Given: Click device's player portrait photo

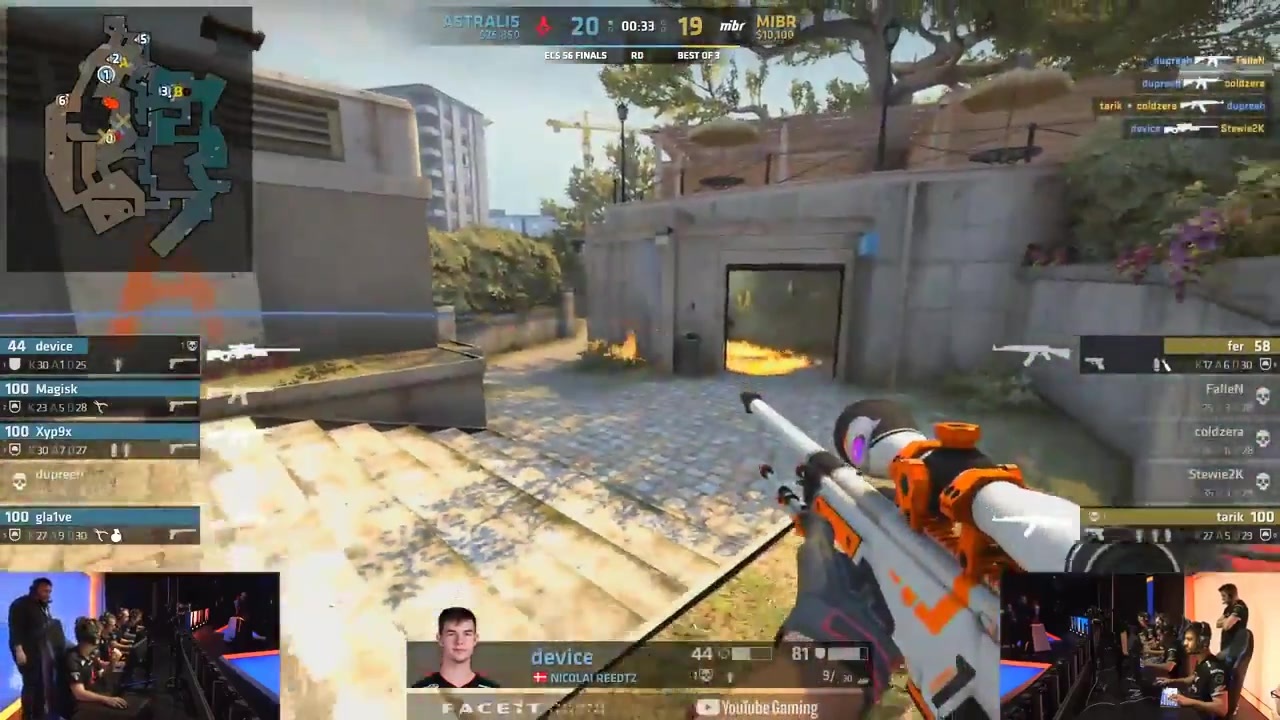Looking at the screenshot, I should coord(456,648).
